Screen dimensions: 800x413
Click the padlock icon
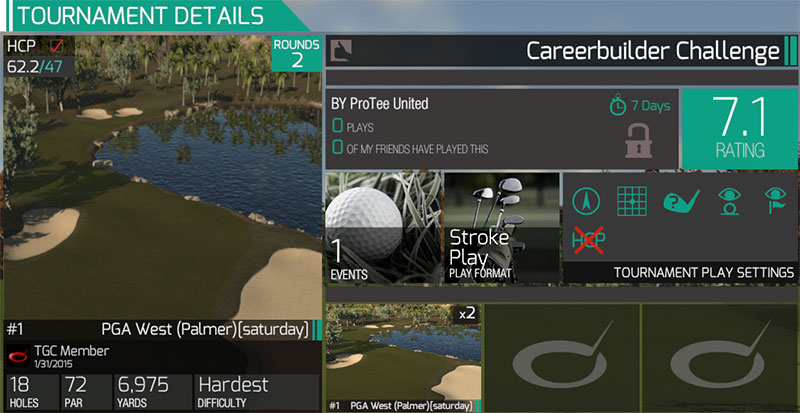point(638,139)
